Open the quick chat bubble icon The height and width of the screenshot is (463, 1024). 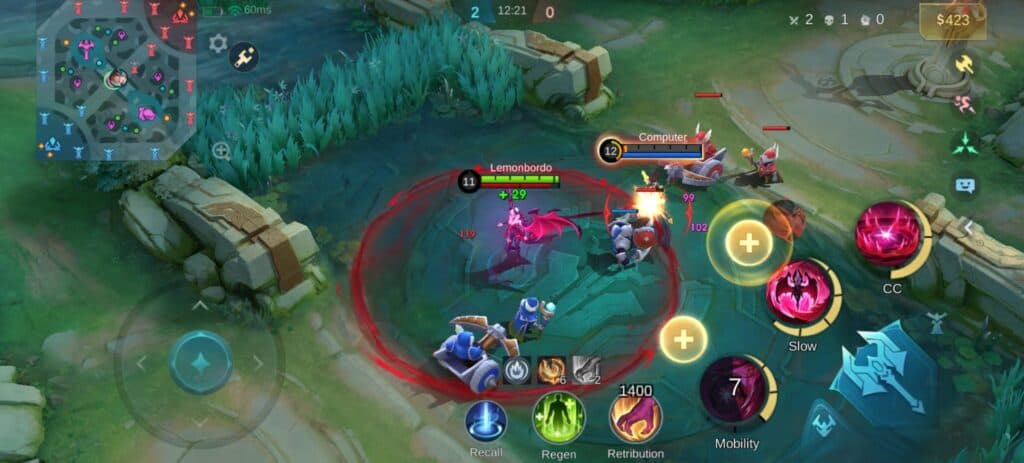[964, 185]
